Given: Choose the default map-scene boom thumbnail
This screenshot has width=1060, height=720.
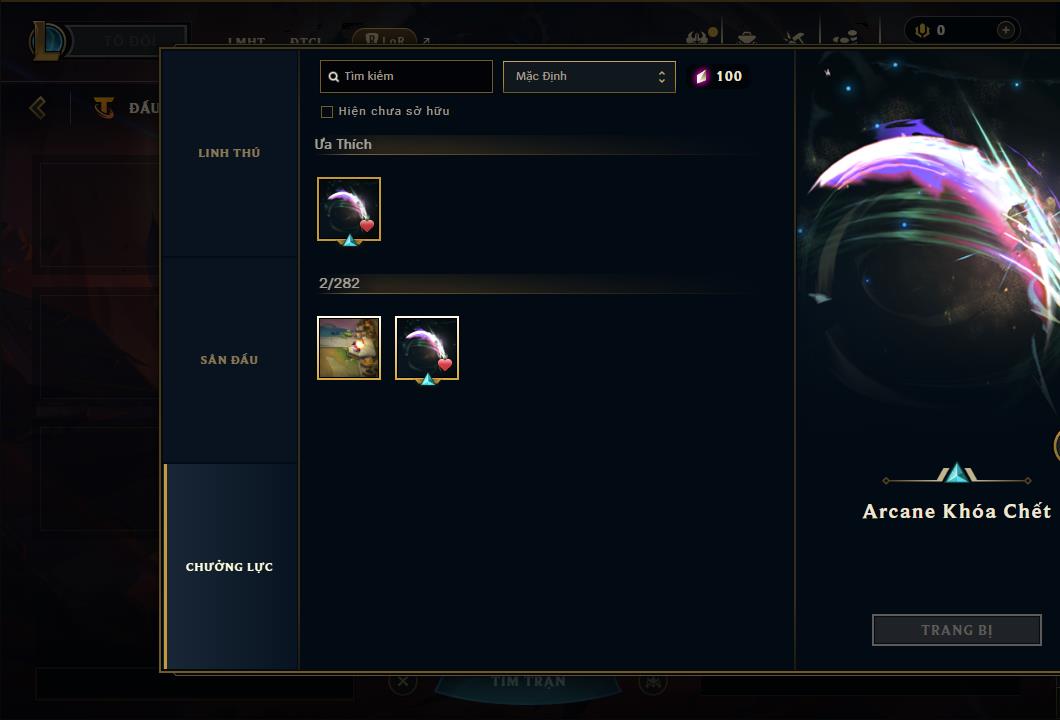Looking at the screenshot, I should [x=349, y=348].
